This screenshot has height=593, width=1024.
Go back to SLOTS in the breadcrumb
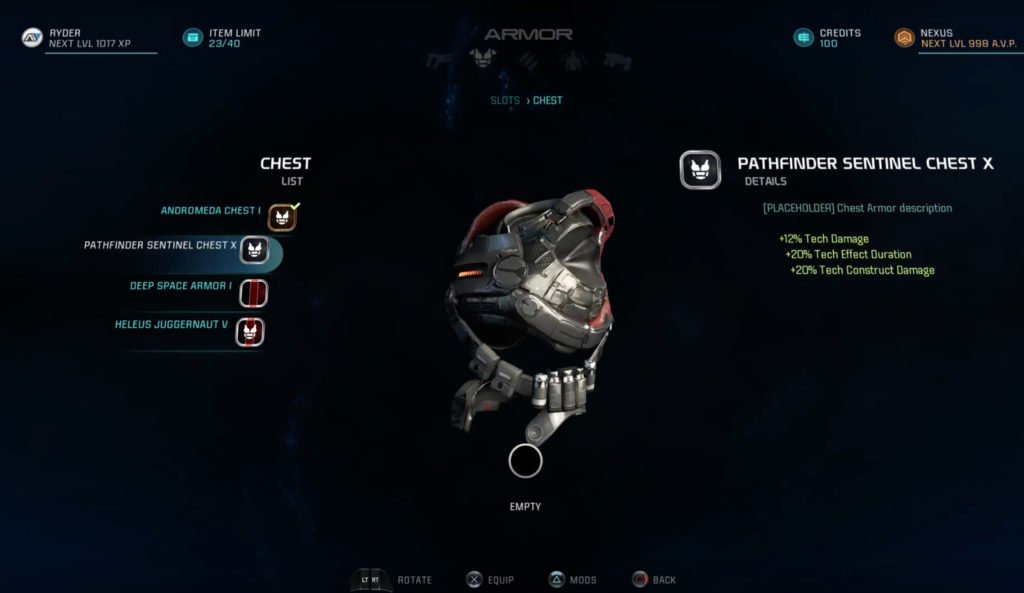[504, 101]
